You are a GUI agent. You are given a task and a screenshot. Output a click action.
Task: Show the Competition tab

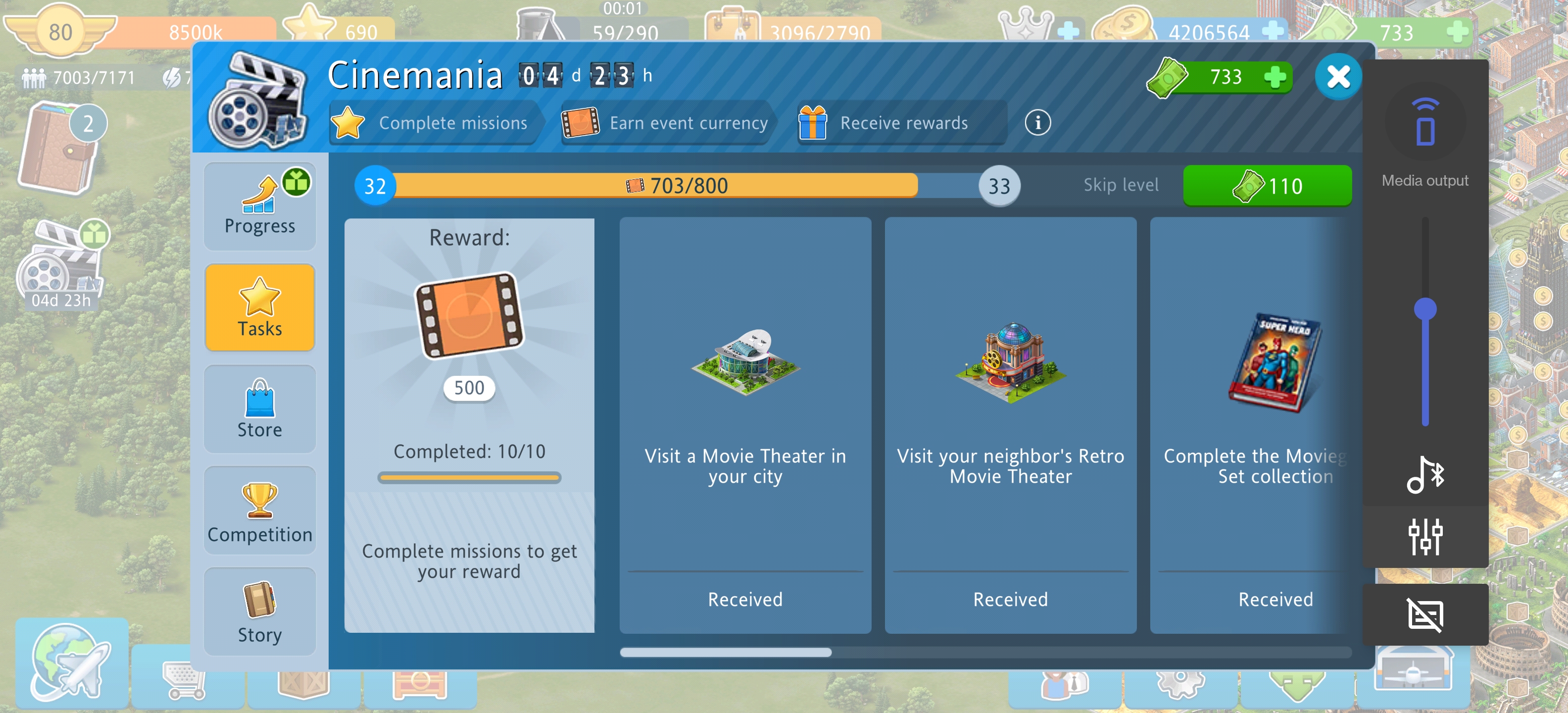pos(260,510)
